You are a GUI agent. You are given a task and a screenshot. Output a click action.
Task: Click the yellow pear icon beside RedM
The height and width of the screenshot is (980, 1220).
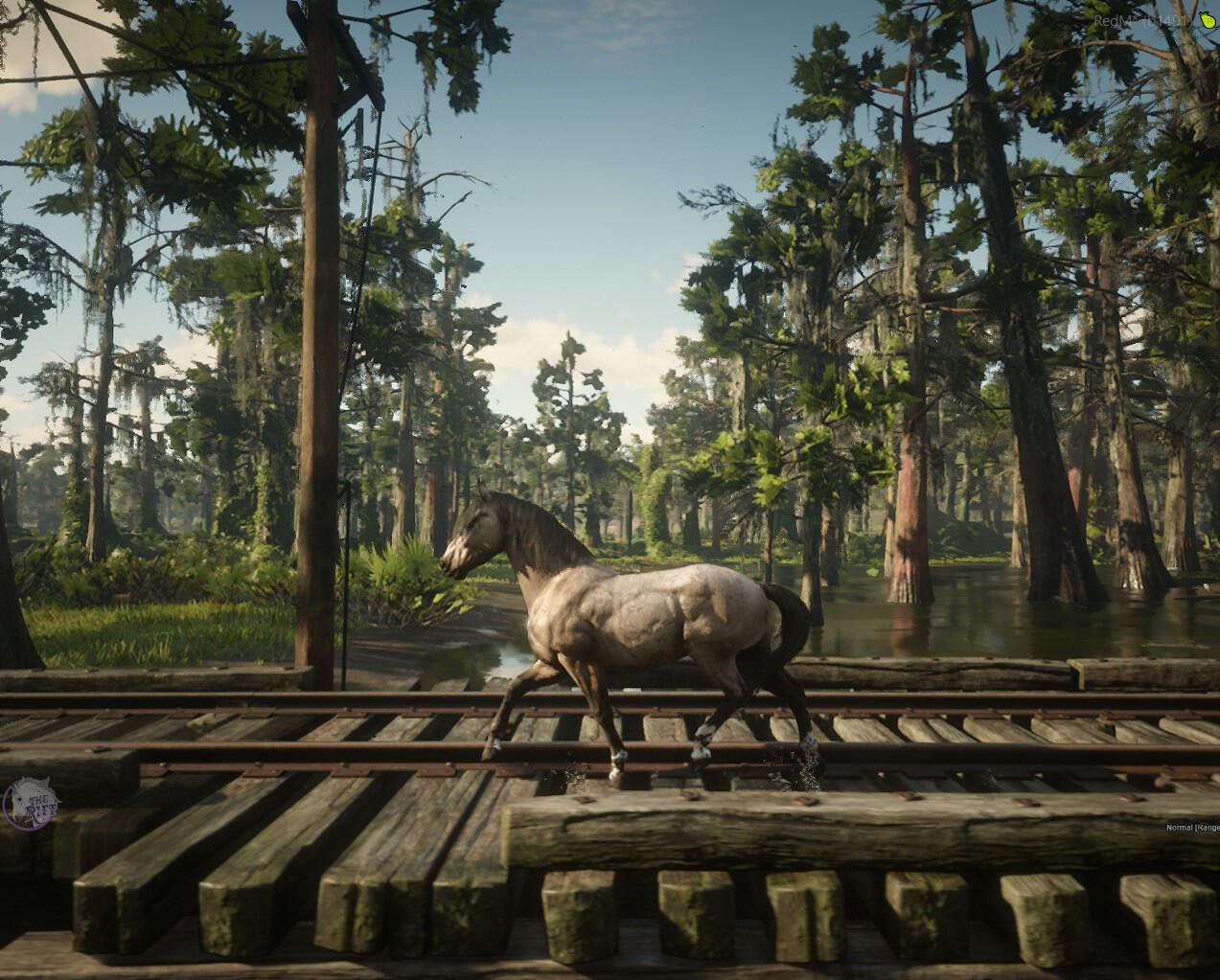[x=1206, y=19]
